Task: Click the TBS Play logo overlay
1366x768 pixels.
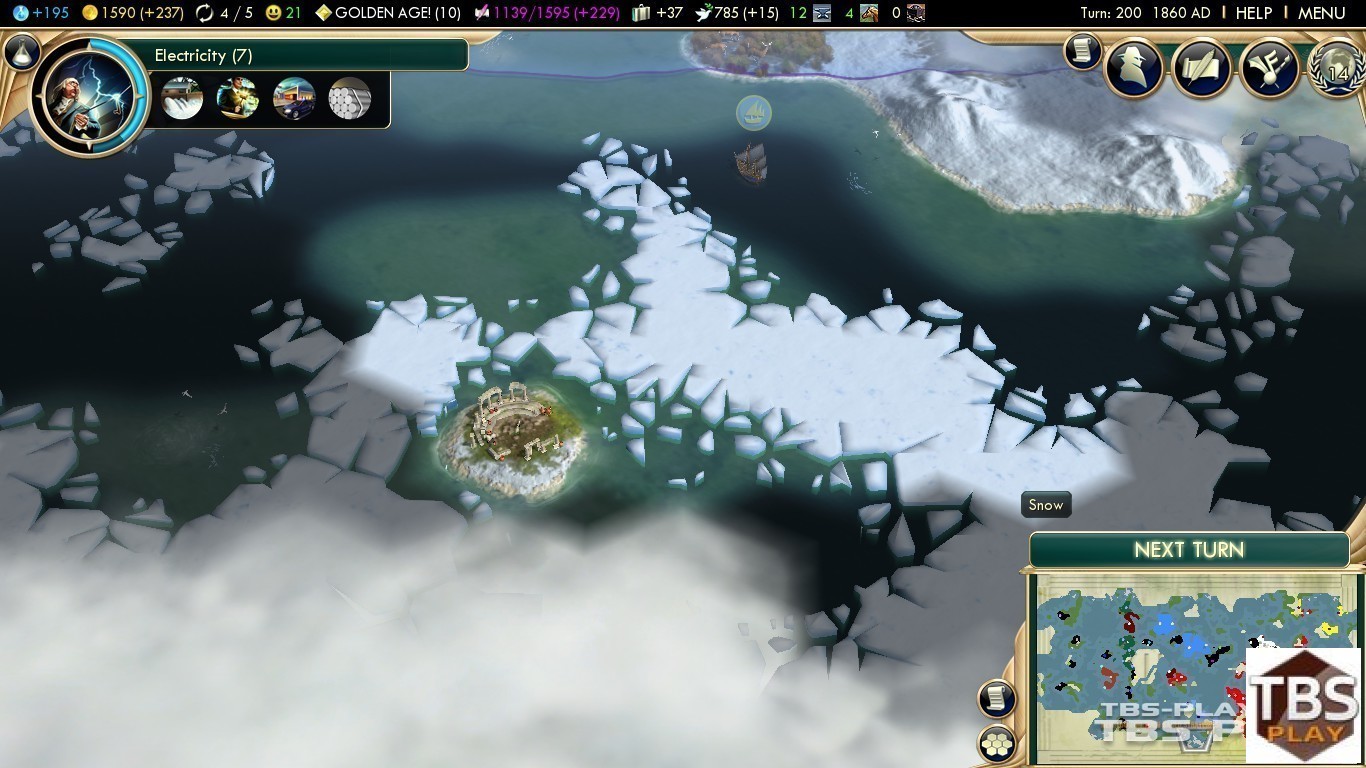Action: coord(1304,705)
